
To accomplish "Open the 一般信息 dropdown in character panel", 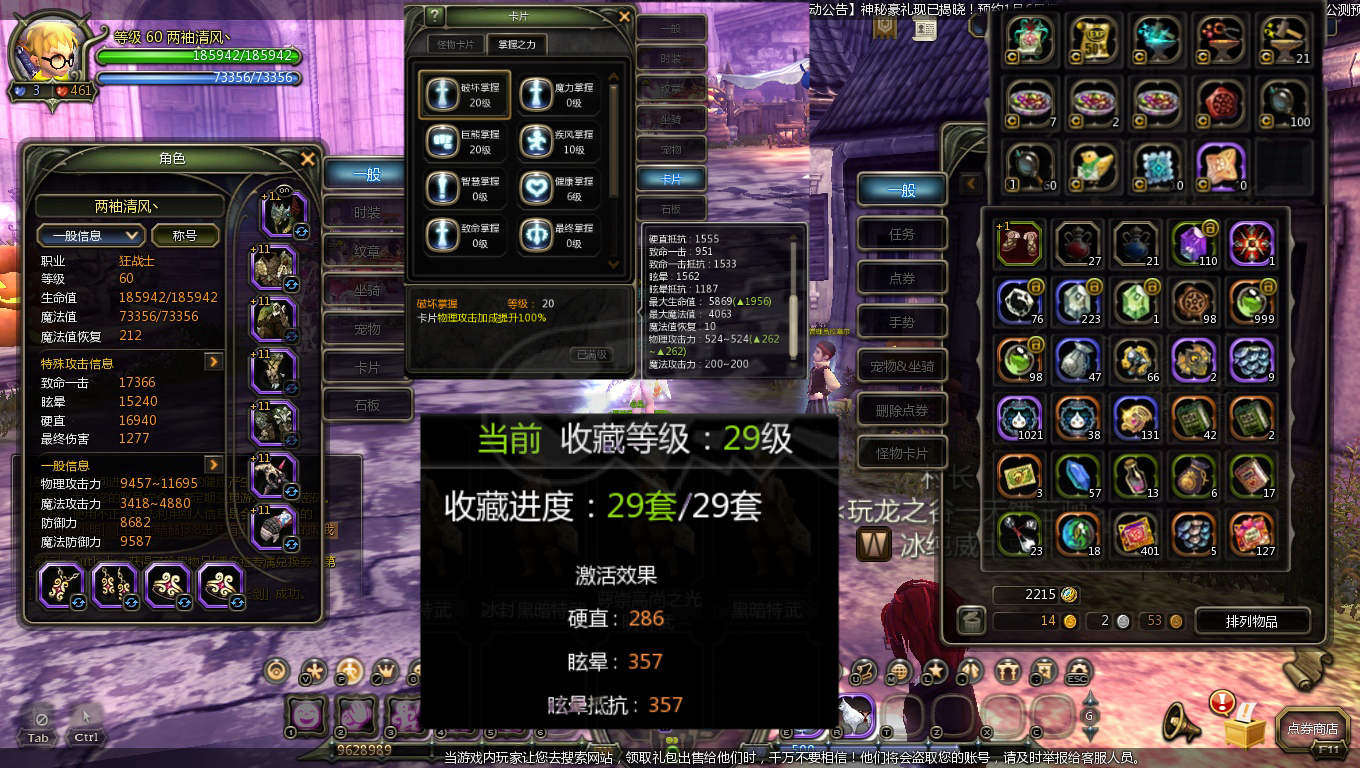I will point(90,235).
